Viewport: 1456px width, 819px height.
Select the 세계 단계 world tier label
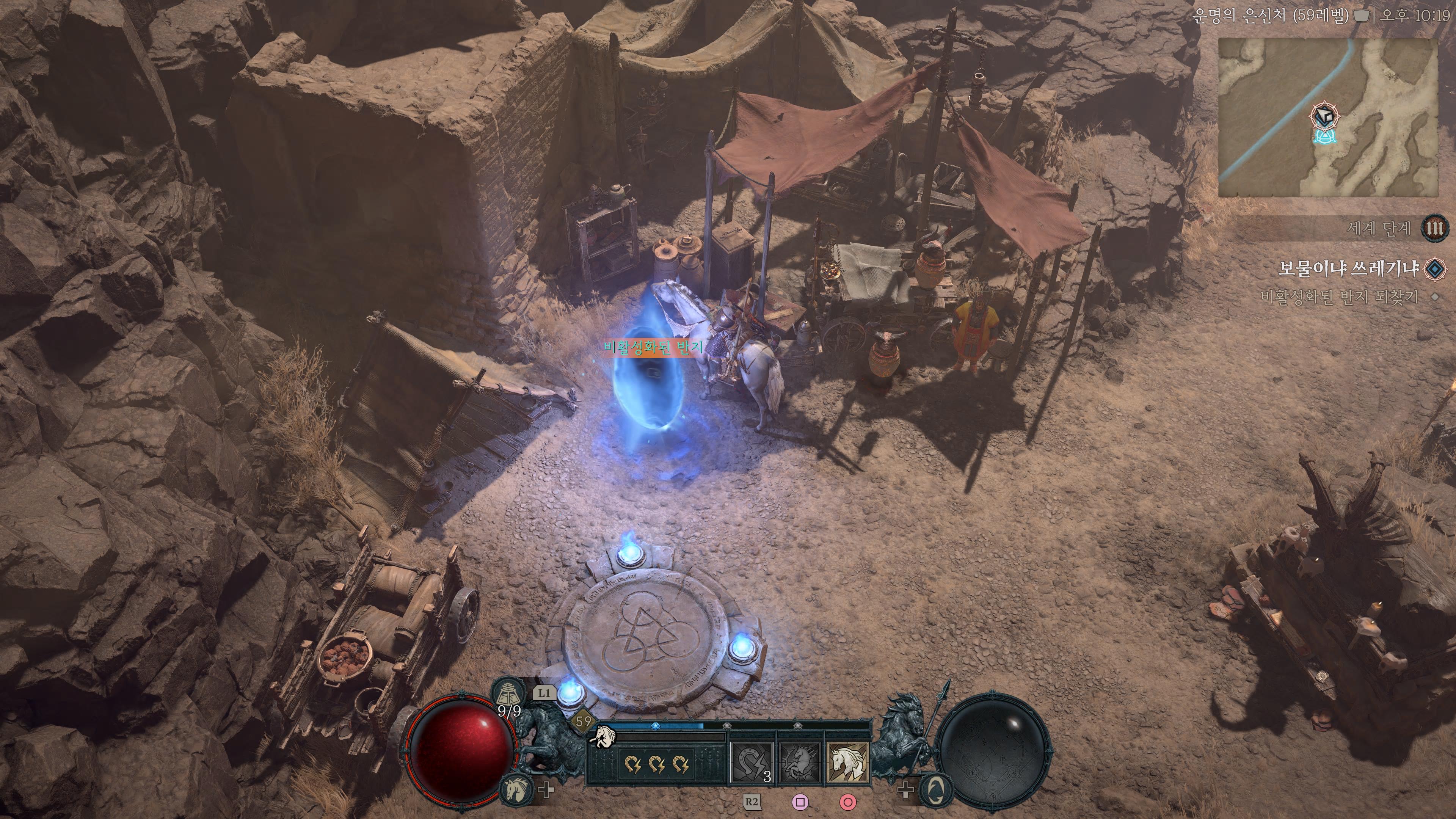click(x=1379, y=228)
